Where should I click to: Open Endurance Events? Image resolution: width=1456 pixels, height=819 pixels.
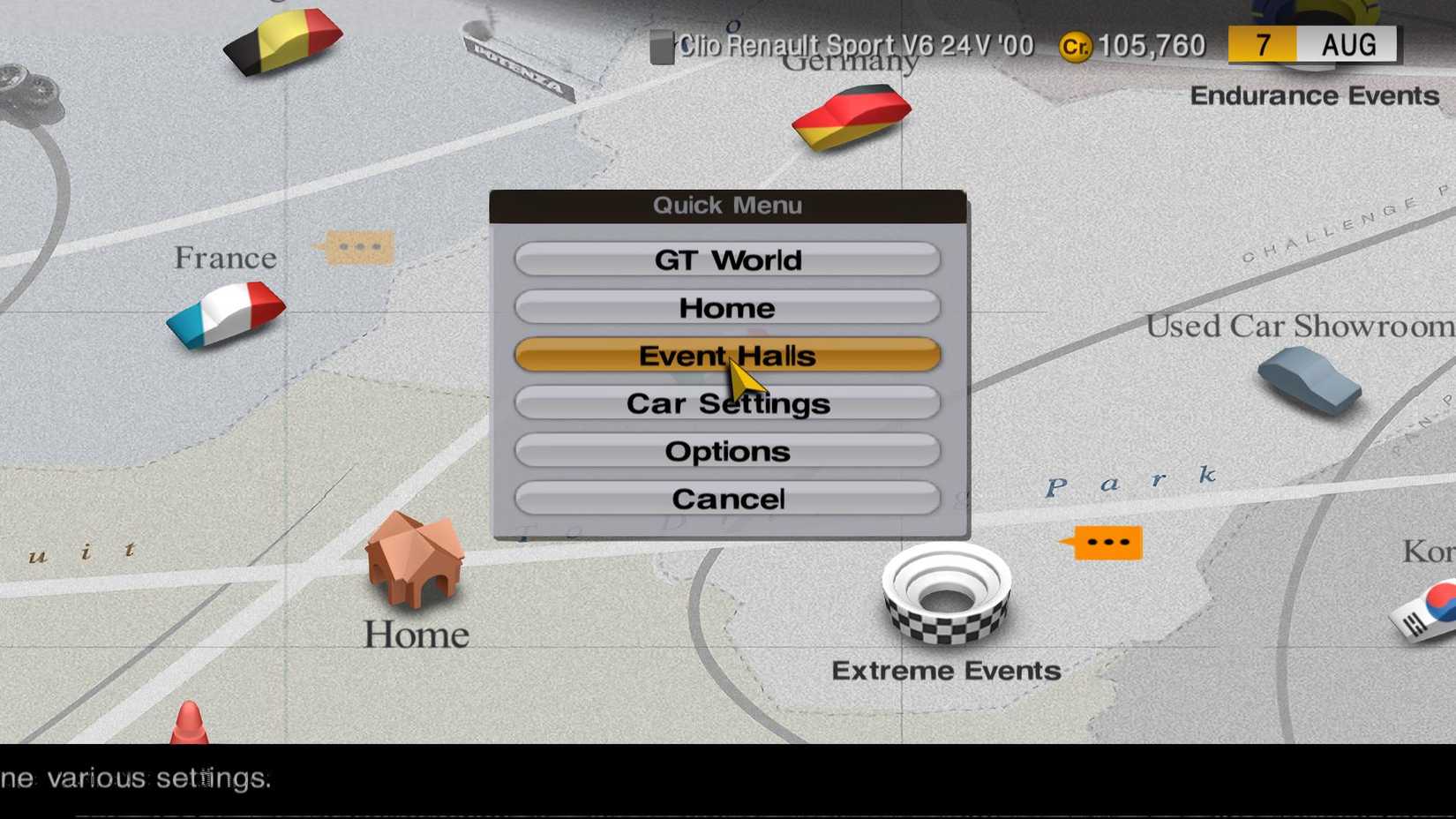pos(1315,95)
